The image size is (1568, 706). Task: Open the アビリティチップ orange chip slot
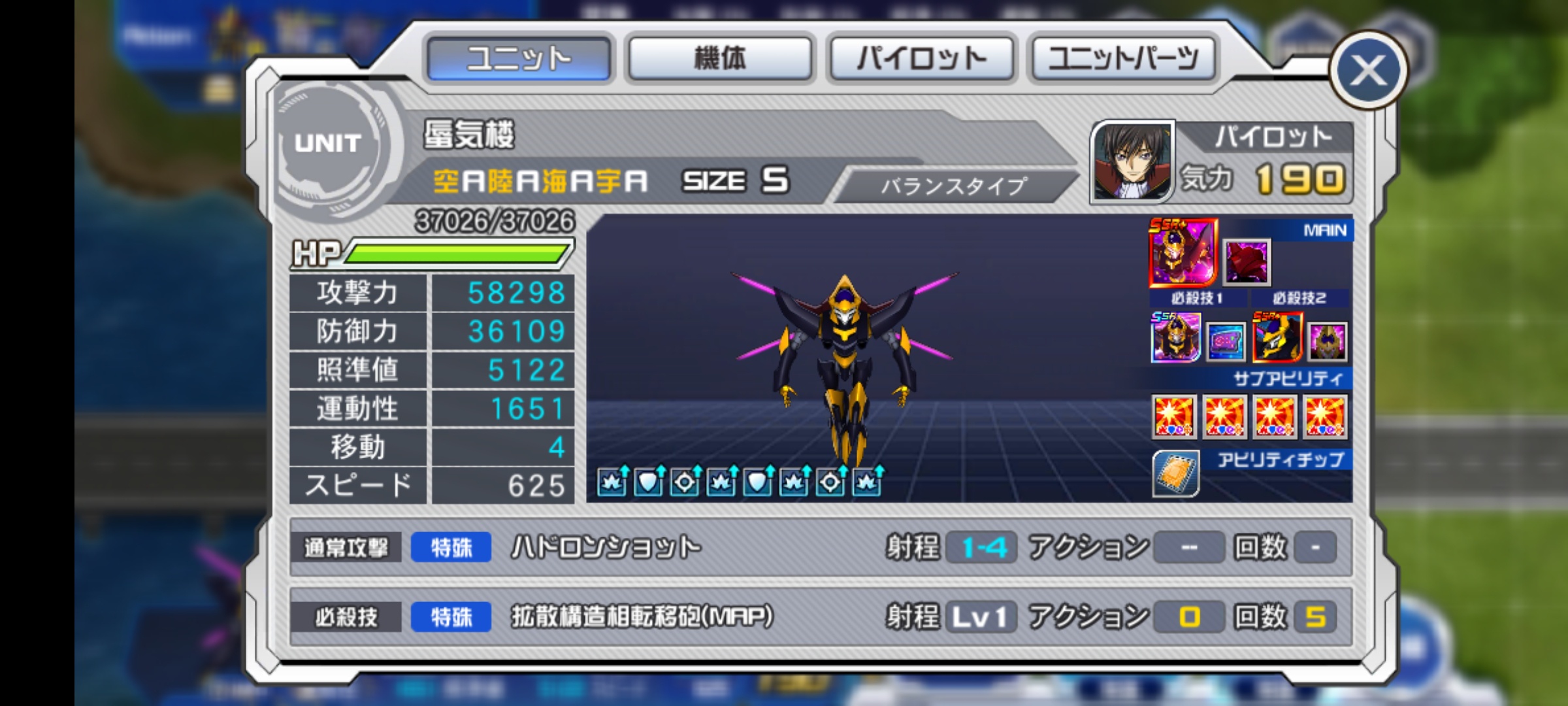point(1176,474)
